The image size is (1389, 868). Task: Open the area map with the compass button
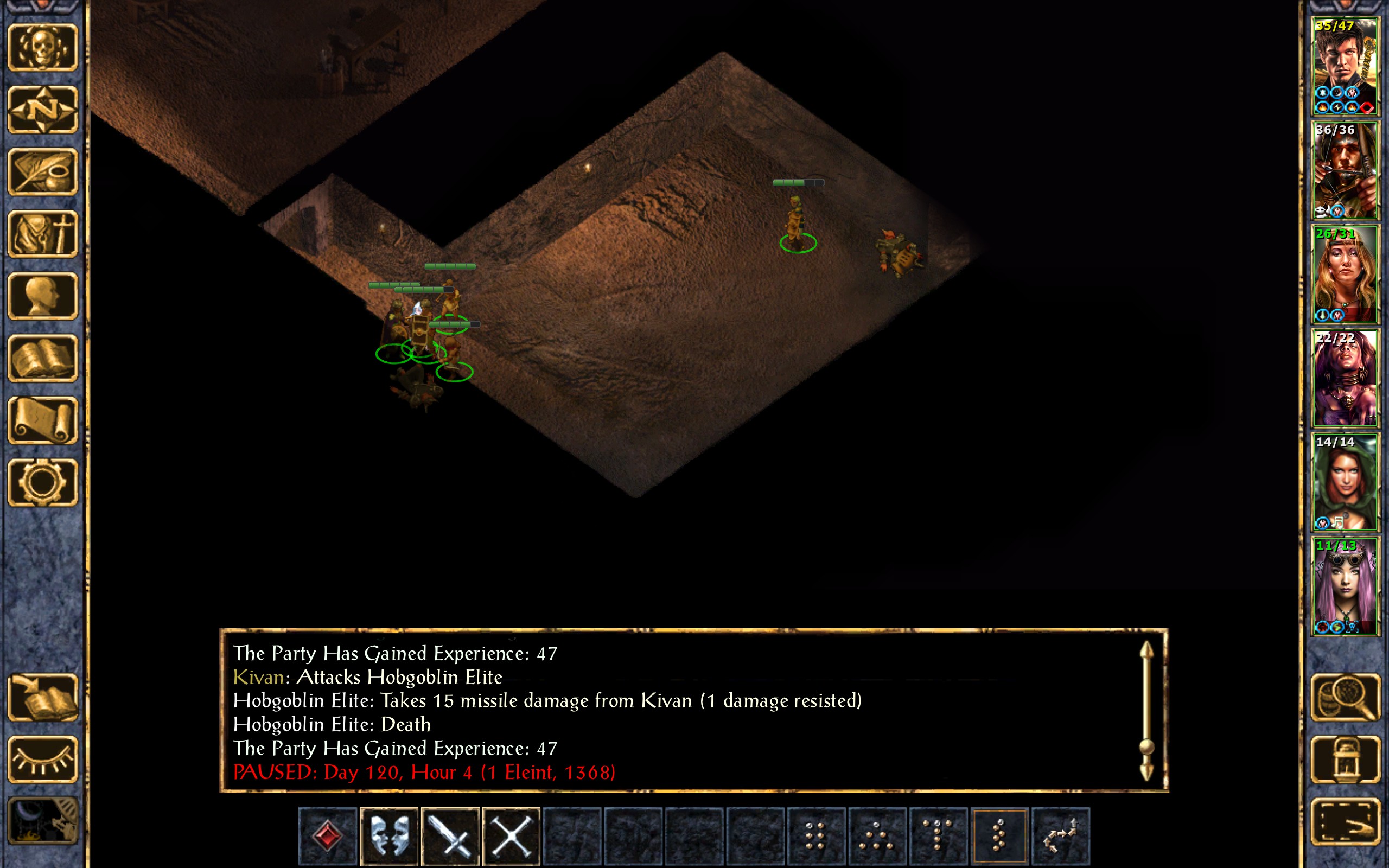point(42,109)
